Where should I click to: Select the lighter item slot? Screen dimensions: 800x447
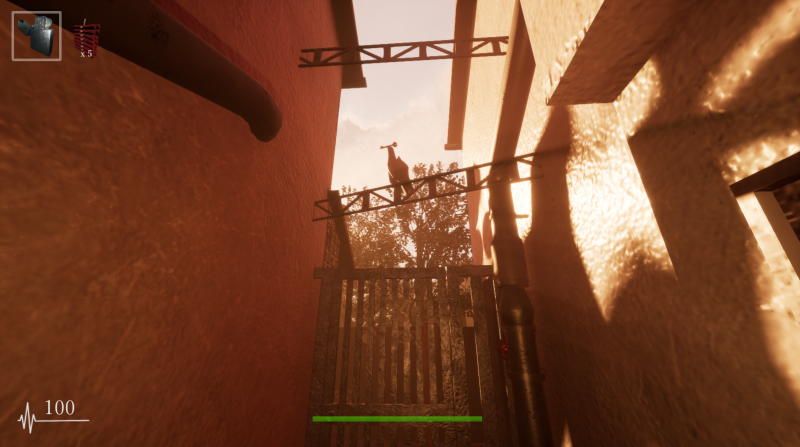pos(36,36)
